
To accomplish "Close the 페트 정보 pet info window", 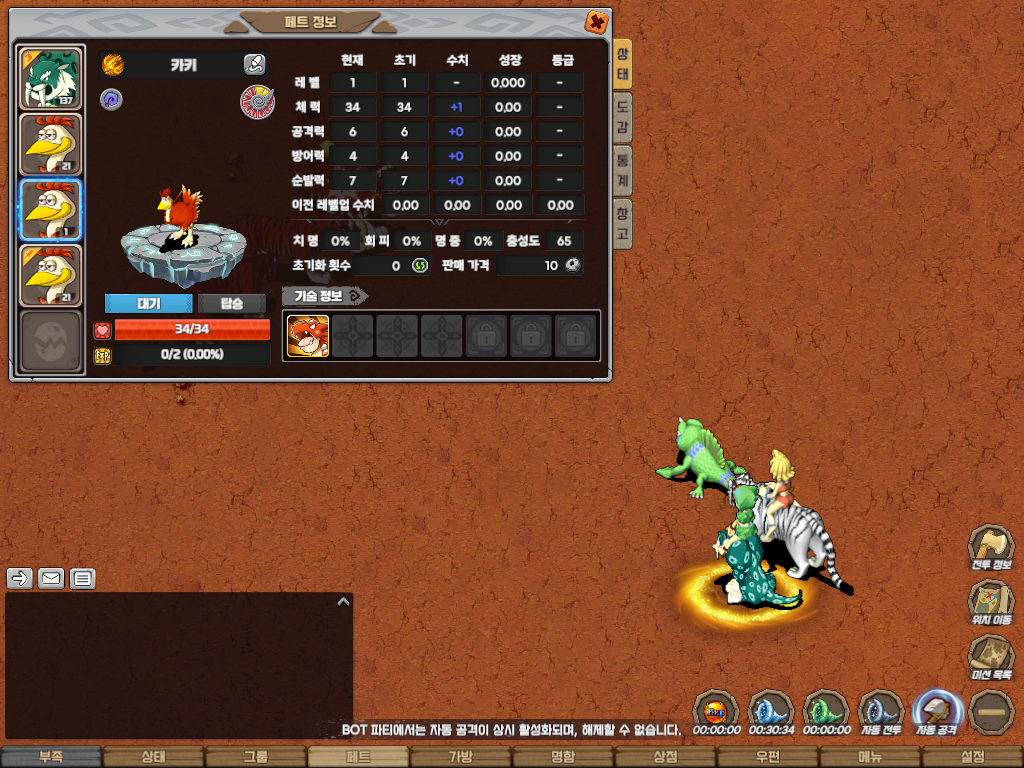I will pyautogui.click(x=595, y=22).
